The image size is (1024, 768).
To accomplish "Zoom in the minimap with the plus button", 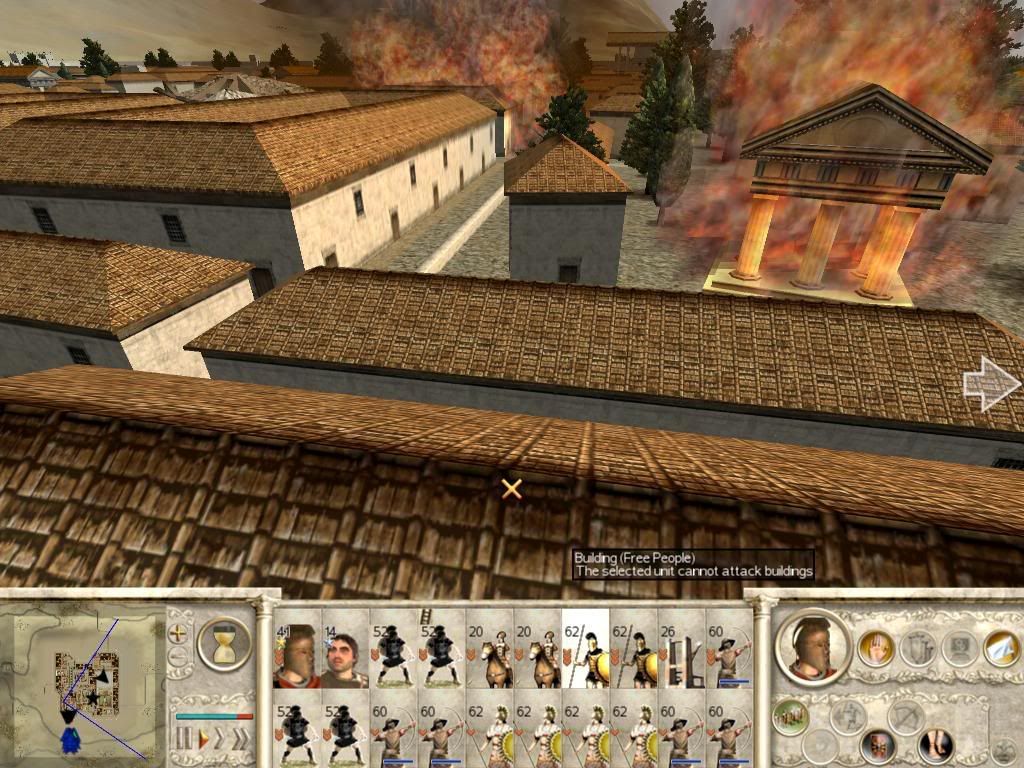I will point(179,632).
